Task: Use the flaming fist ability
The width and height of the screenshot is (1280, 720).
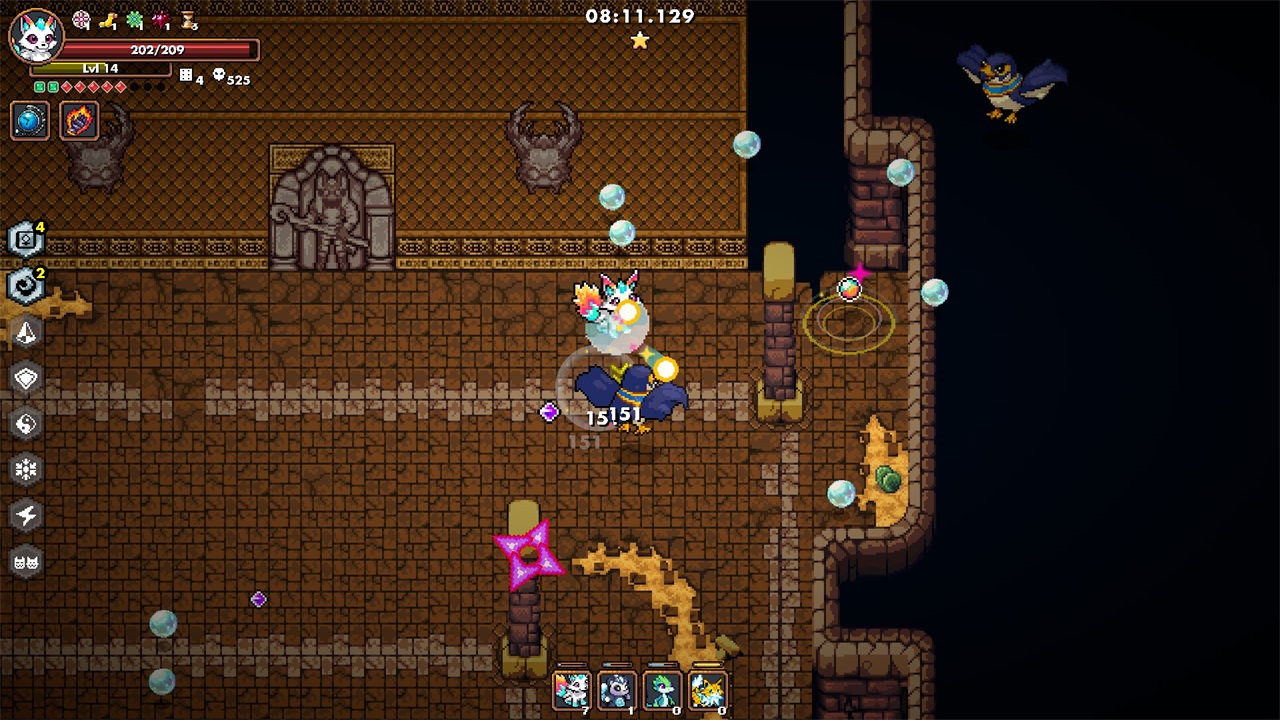Action: (79, 121)
